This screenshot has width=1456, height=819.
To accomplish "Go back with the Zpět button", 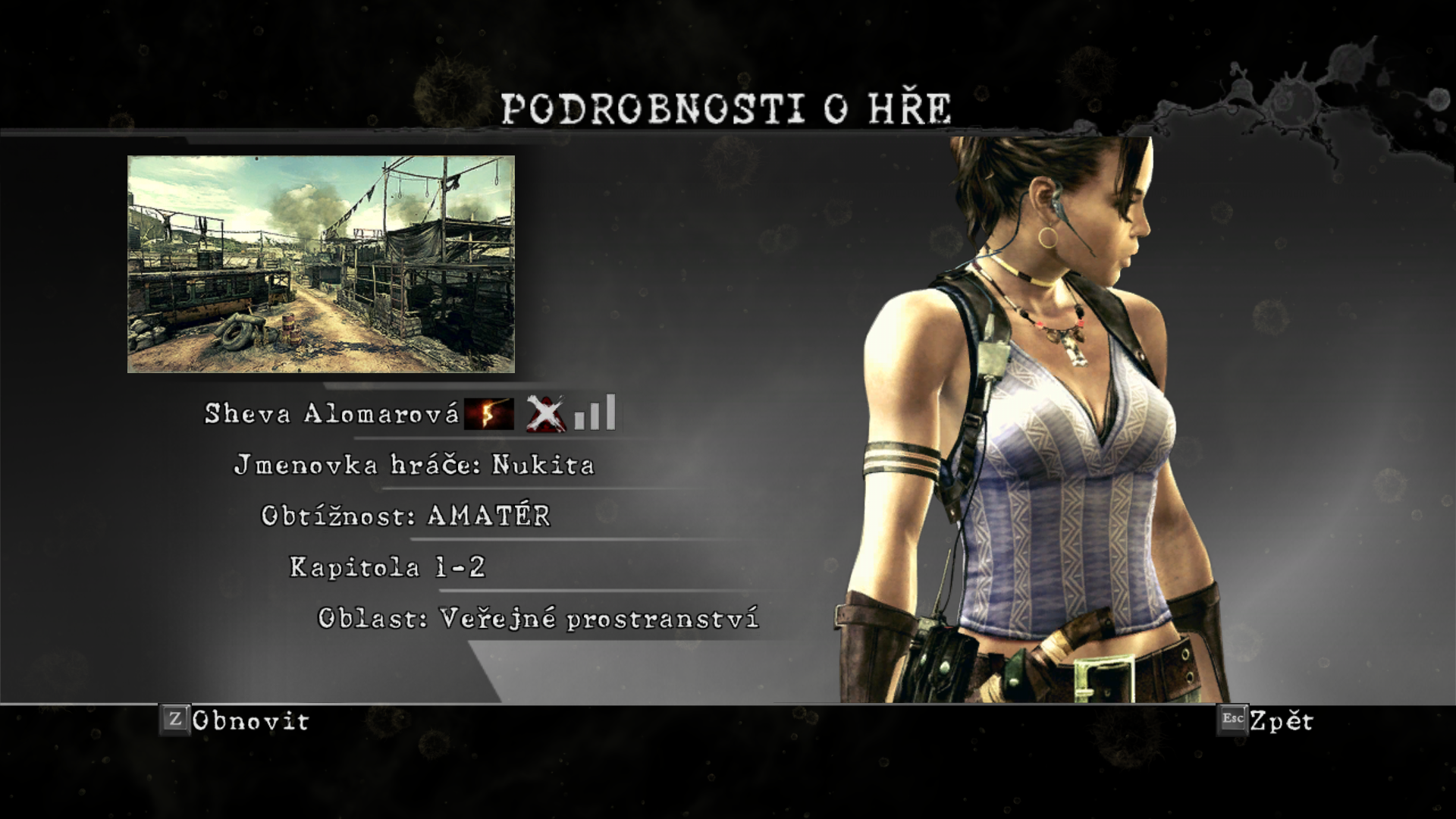I will coord(1266,720).
